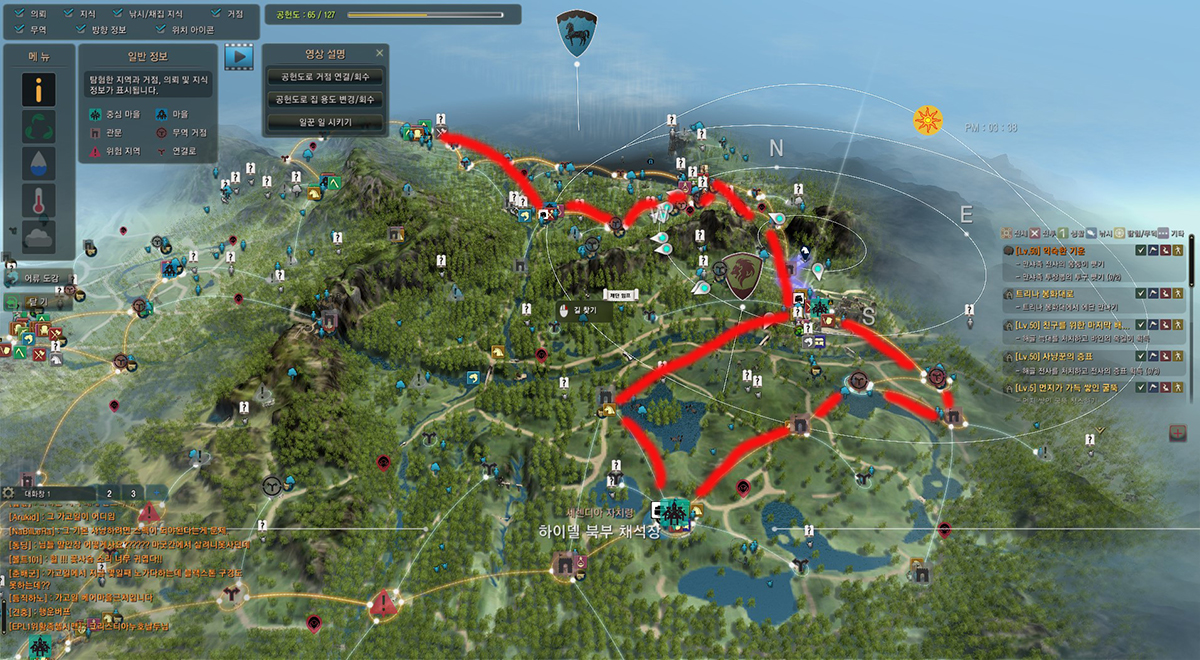Switch to chat tab 2
Viewport: 1200px width, 660px height.
coord(108,493)
